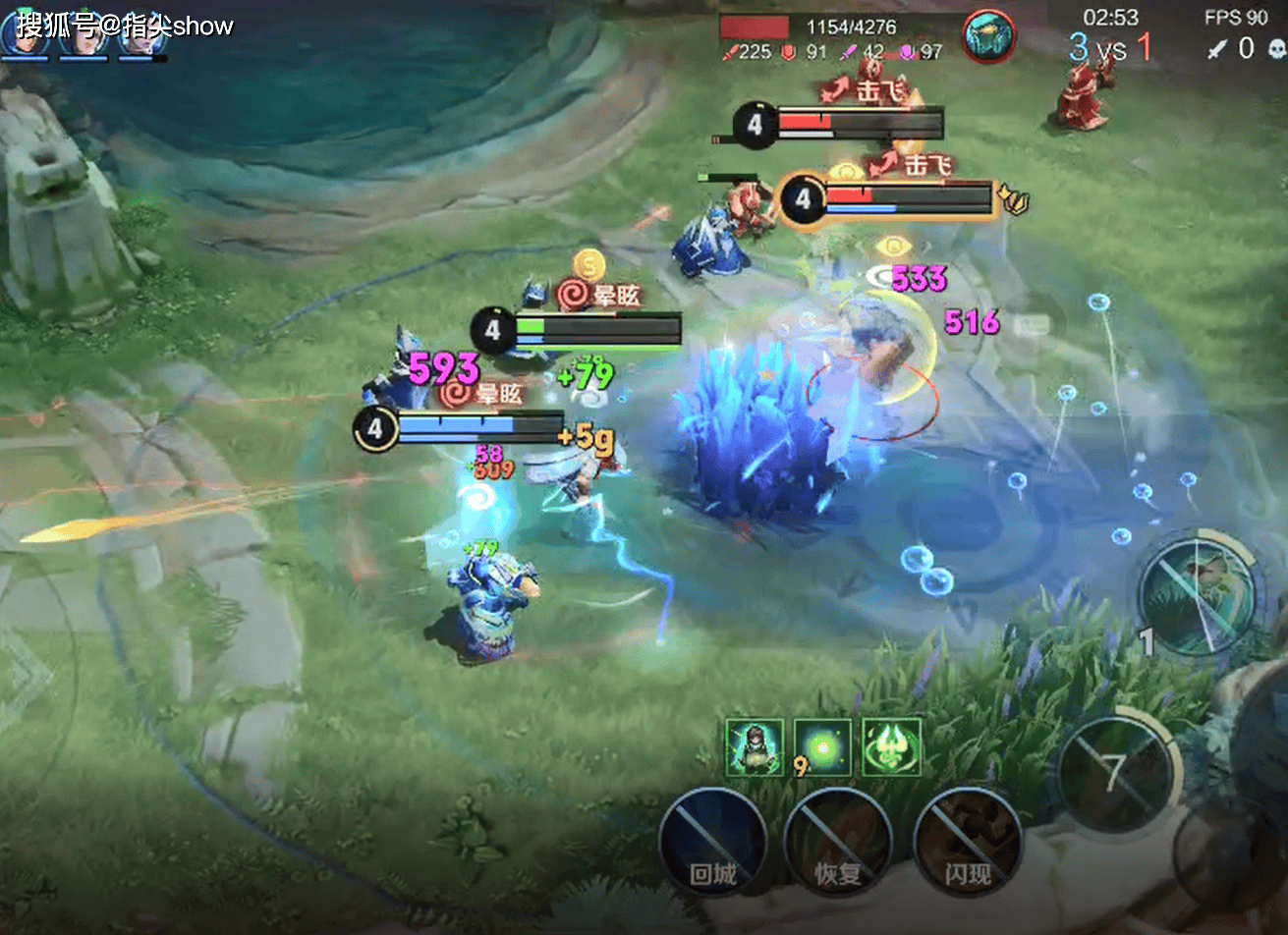The width and height of the screenshot is (1288, 935).
Task: Open the round enemy hero portrait
Action: (988, 36)
